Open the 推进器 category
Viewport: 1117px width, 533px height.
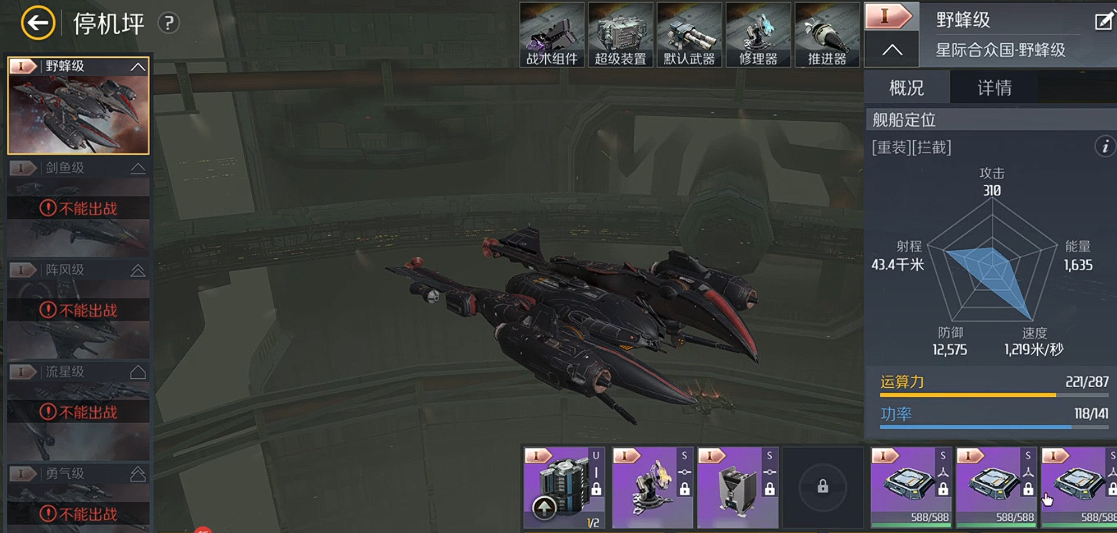pos(827,35)
